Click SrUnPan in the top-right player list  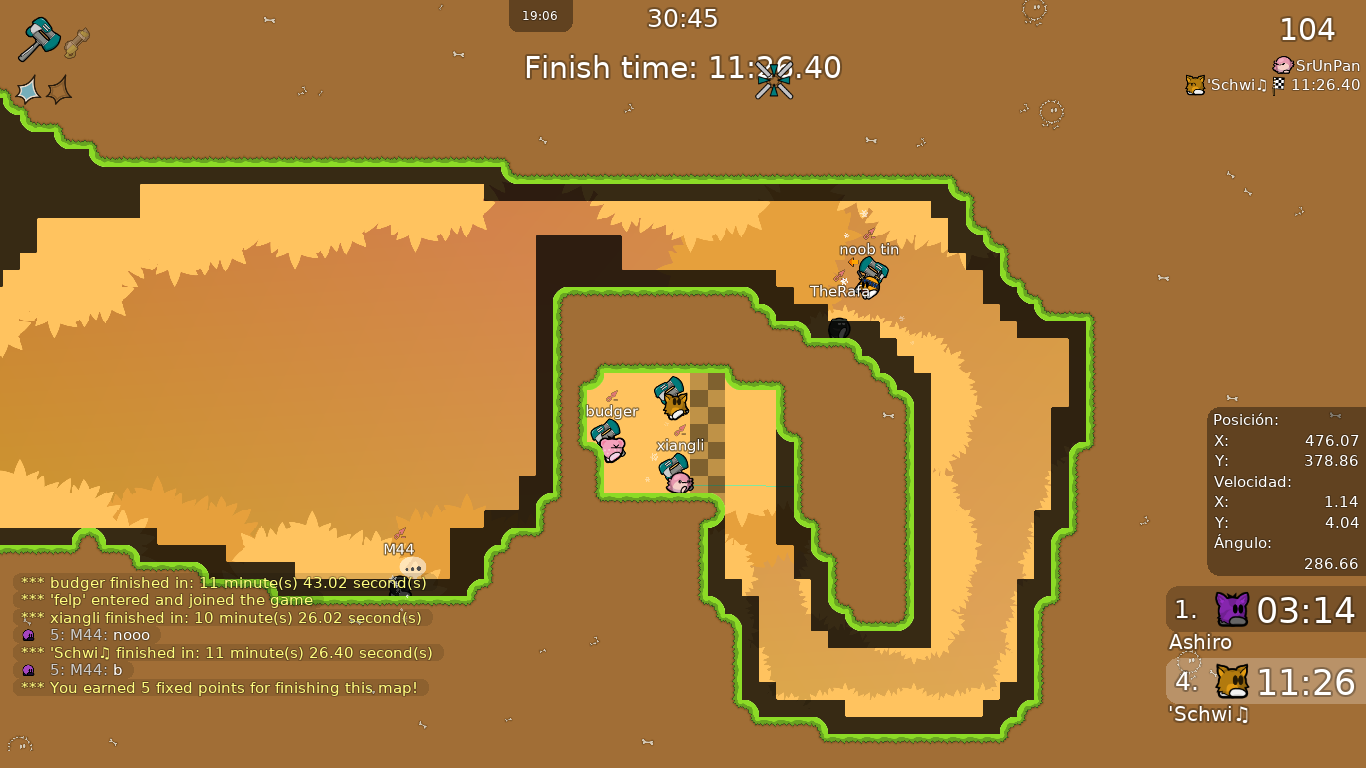click(x=1316, y=65)
